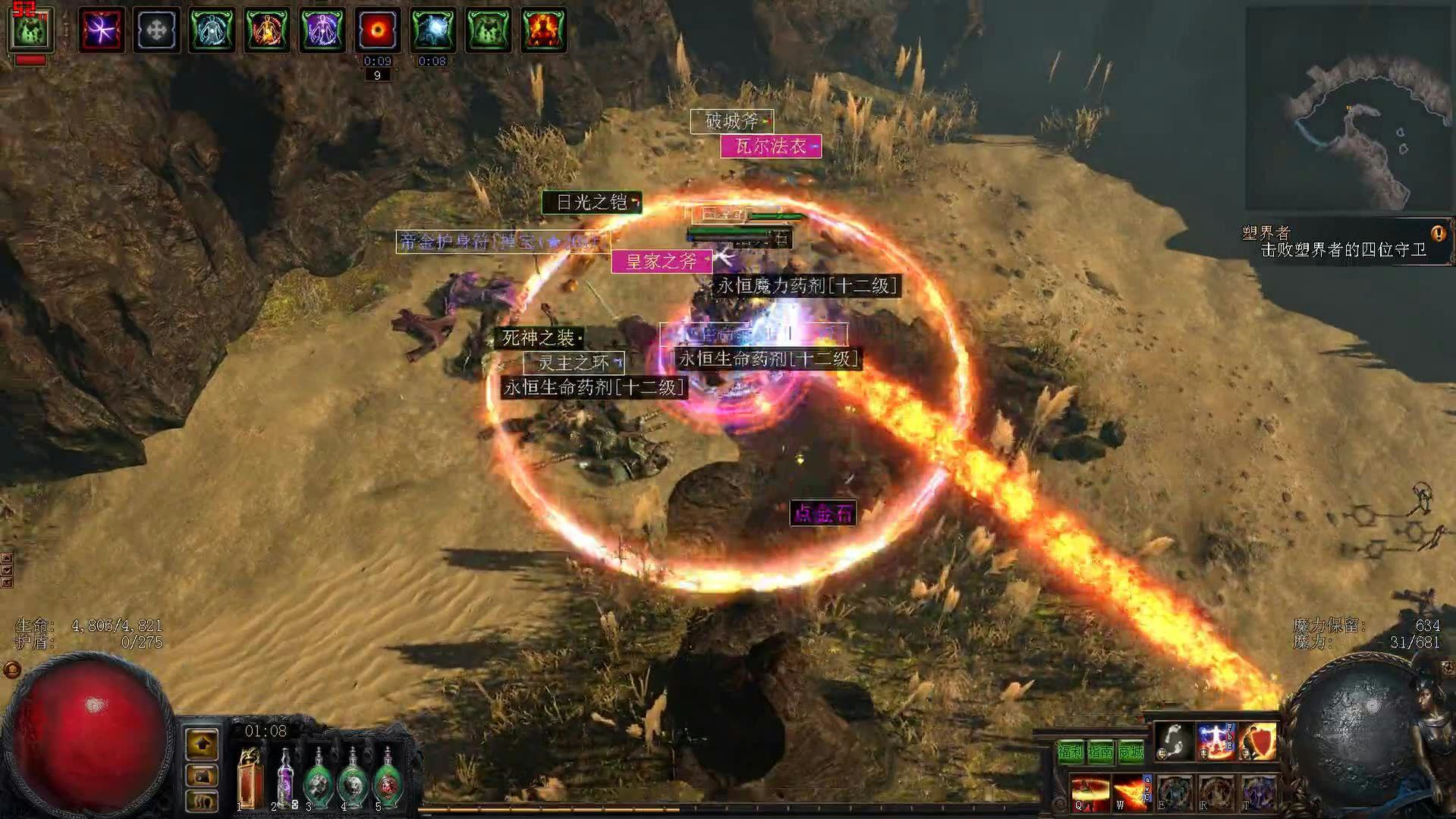Click the quest exclamation mark icon
The height and width of the screenshot is (819, 1456).
pyautogui.click(x=1437, y=234)
